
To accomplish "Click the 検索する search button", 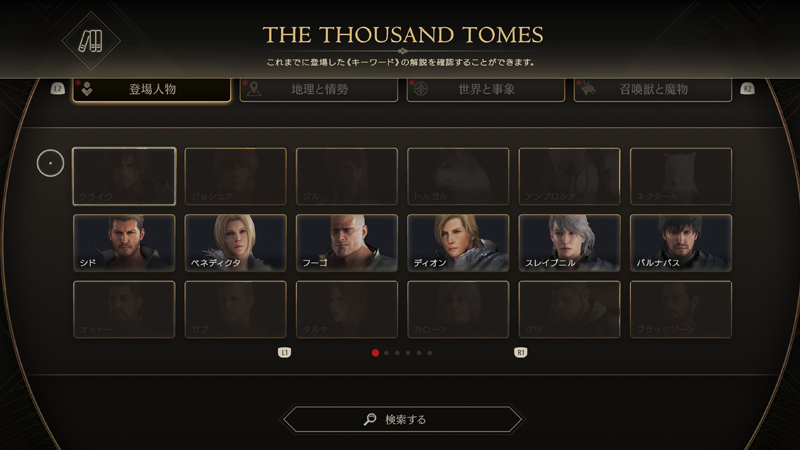I will coord(402,419).
